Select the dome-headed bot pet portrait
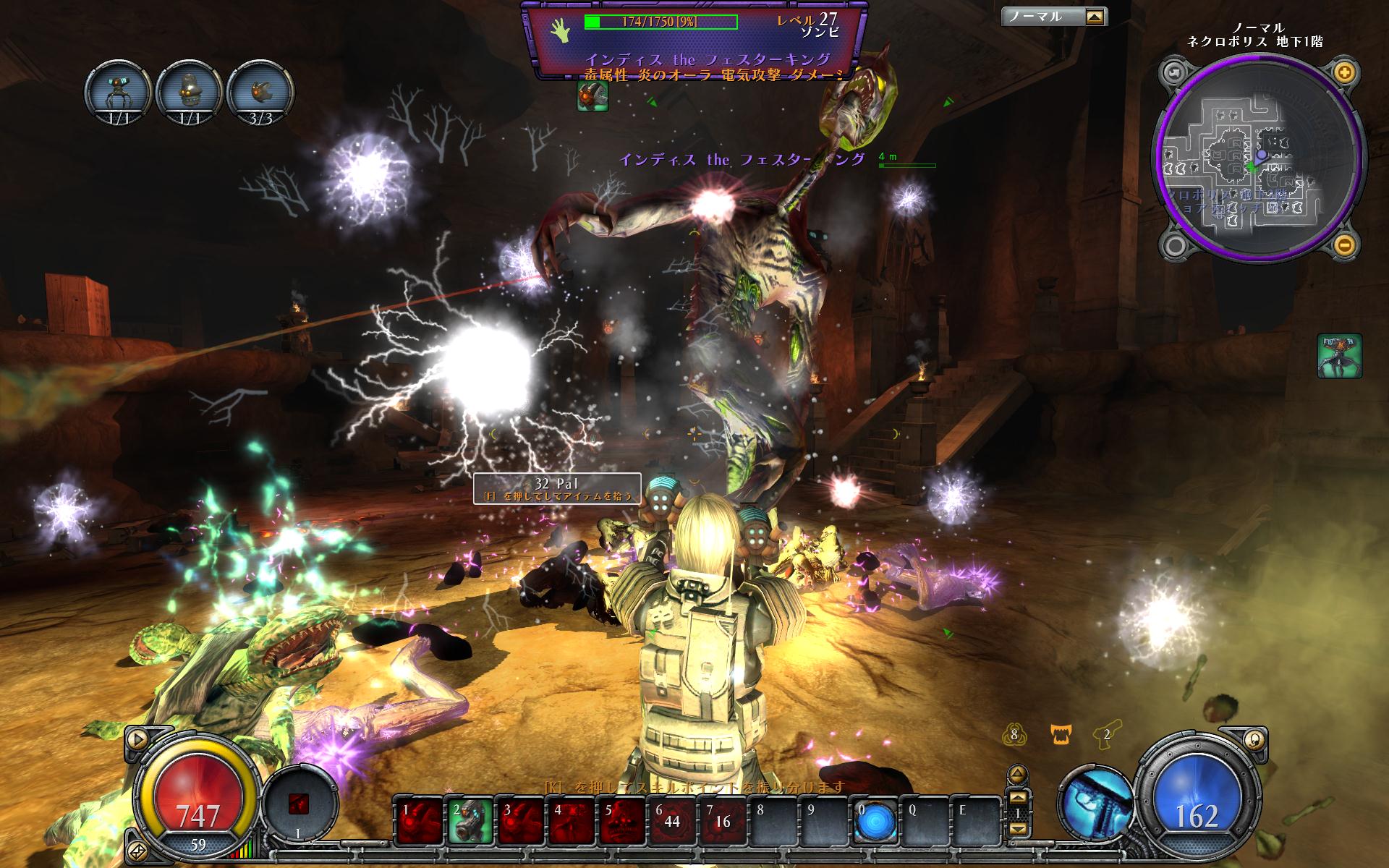 tap(188, 93)
